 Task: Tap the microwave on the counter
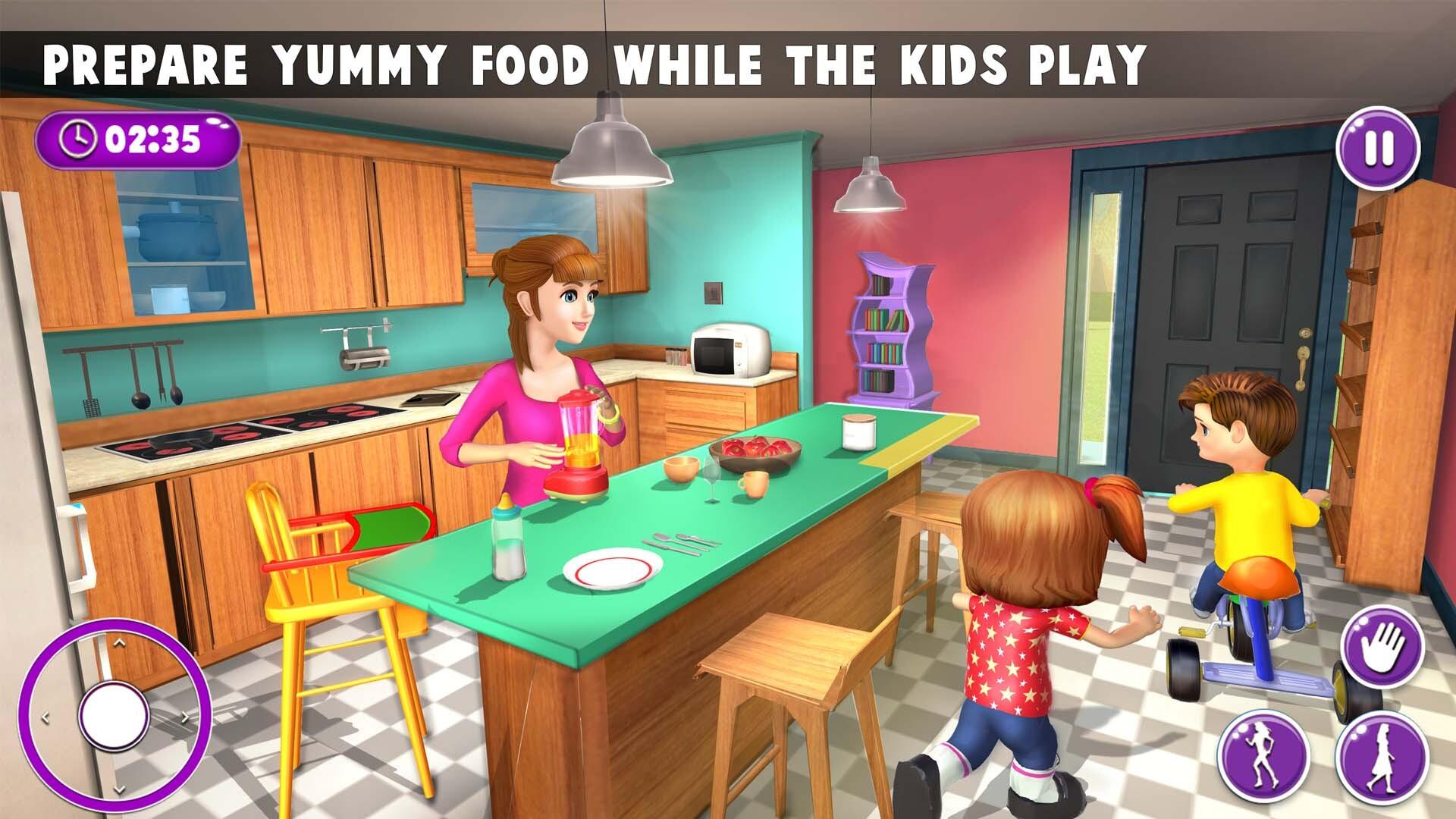click(x=730, y=350)
